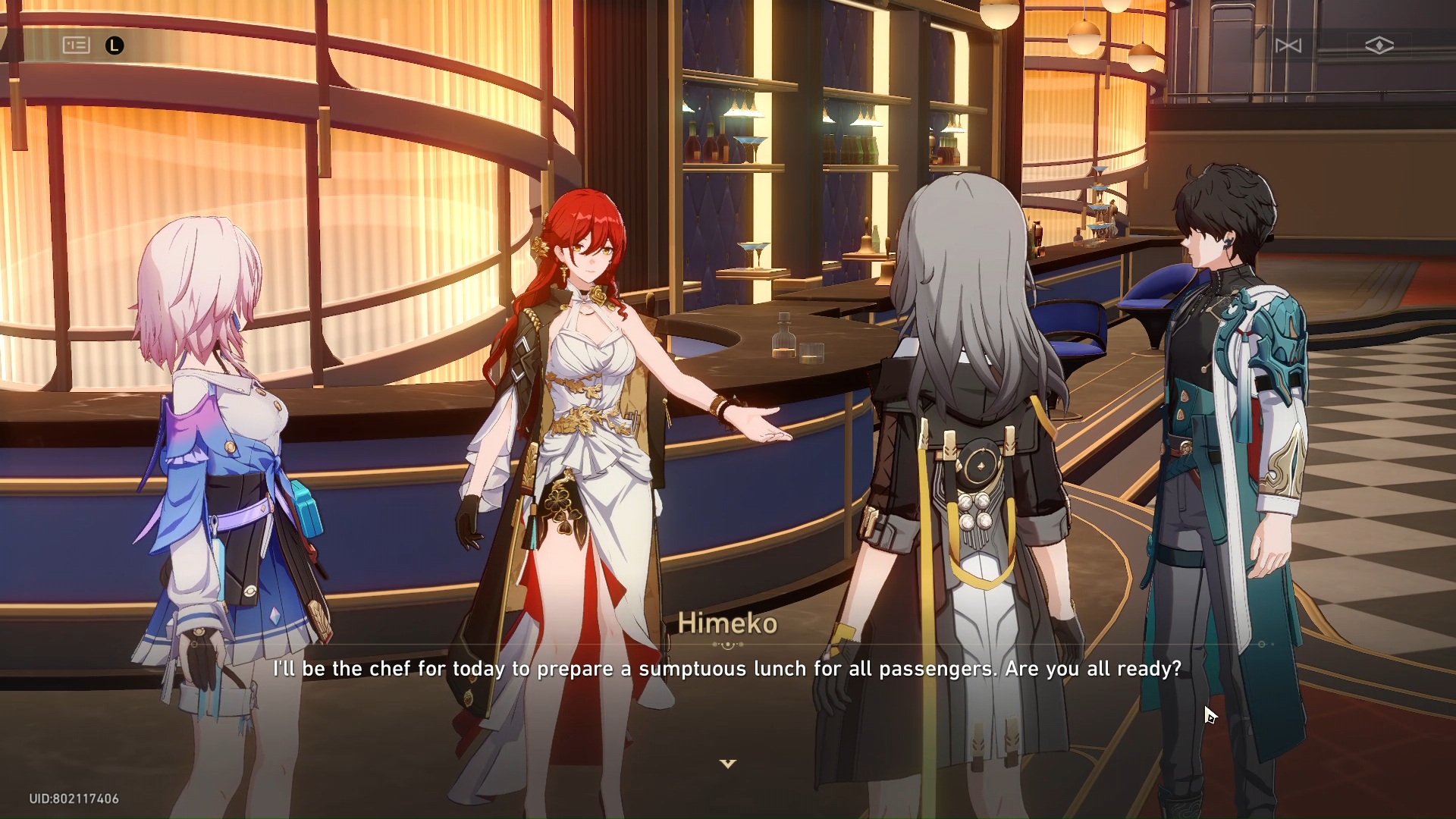Click Himeko's dialogue line to continue
Screen dimensions: 1456x819
(726, 669)
